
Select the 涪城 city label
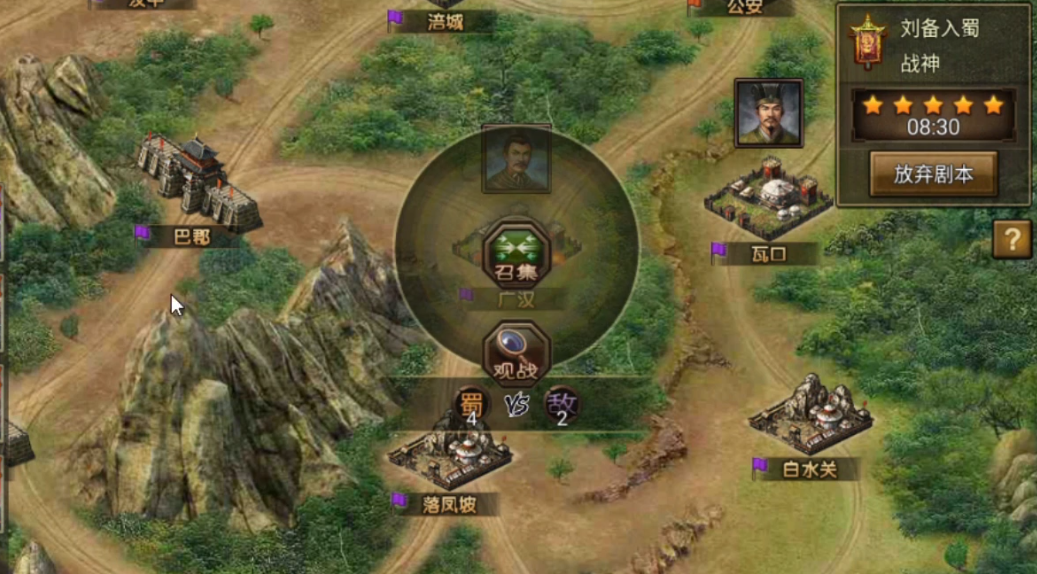pyautogui.click(x=444, y=20)
